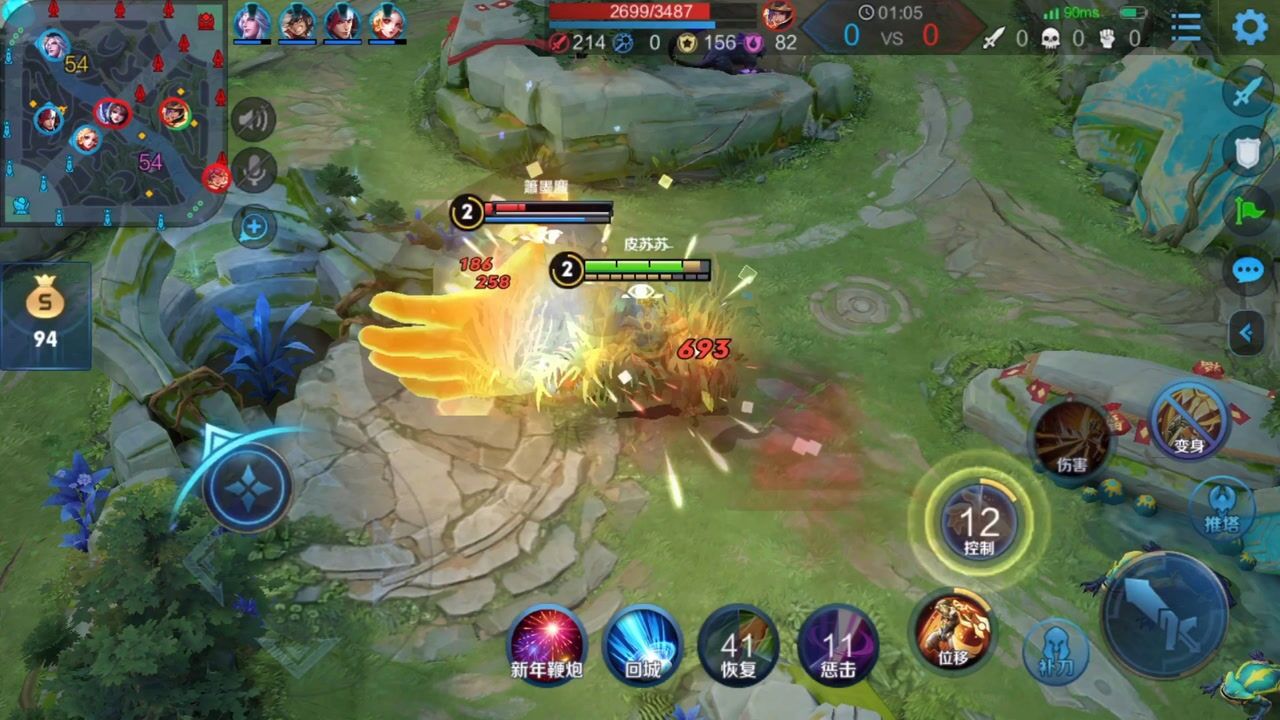Image resolution: width=1280 pixels, height=720 pixels.
Task: Open the gold shop showing 94
Action: [x=45, y=315]
